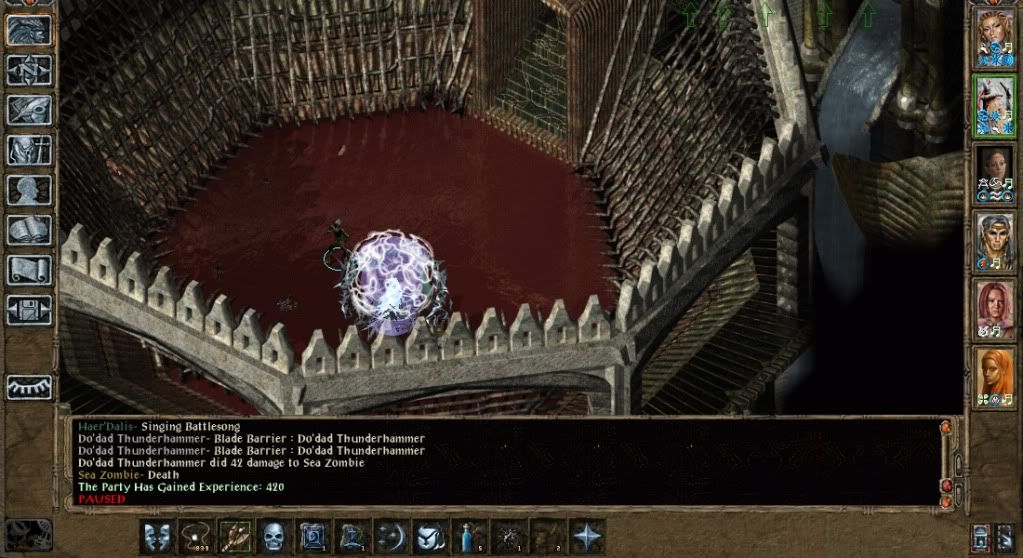Click the twin masks dialogue button
This screenshot has width=1023, height=558.
[x=157, y=536]
